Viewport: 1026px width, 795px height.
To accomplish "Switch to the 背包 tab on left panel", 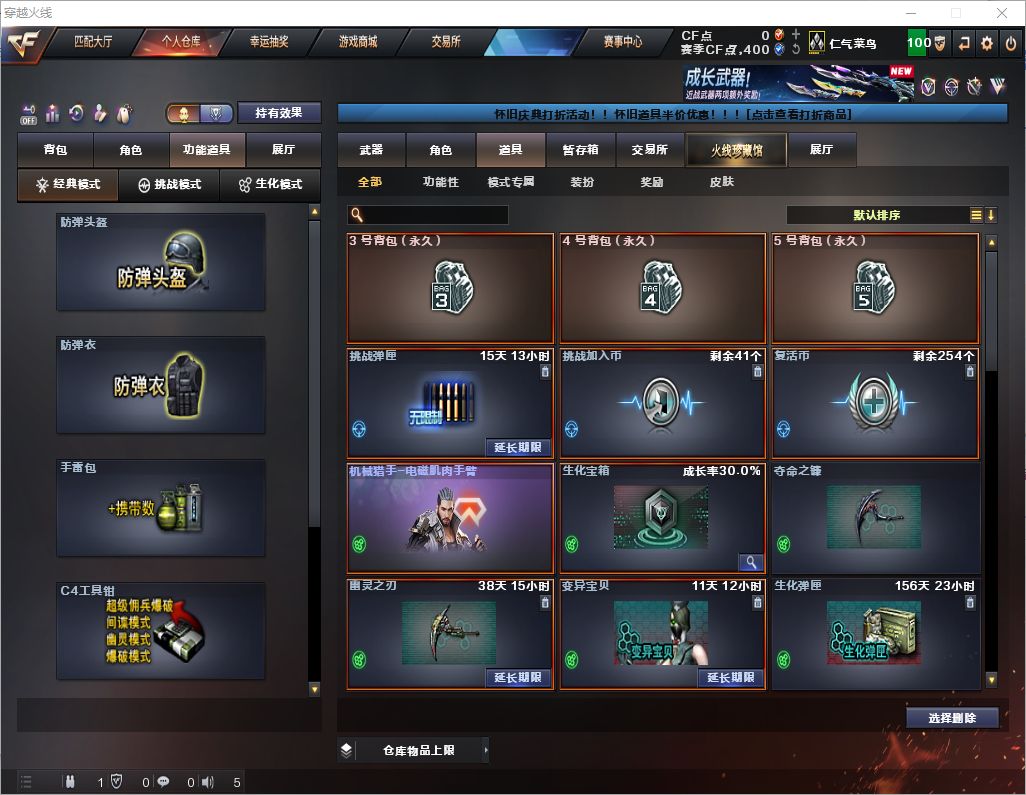I will 55,150.
